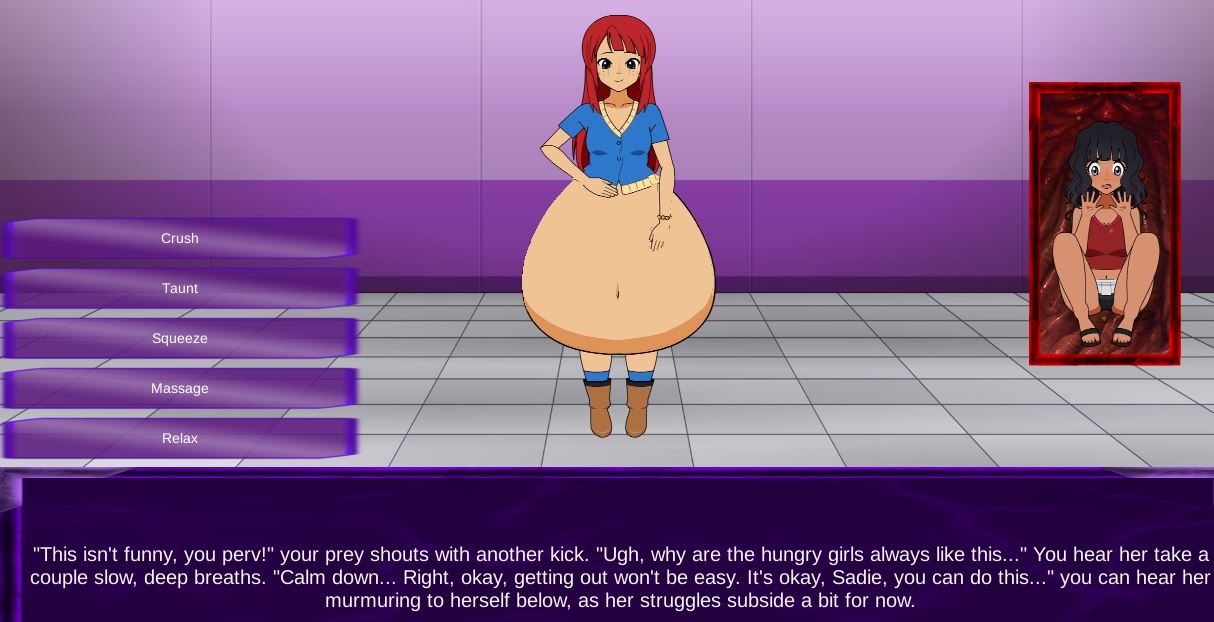Select the Taunt option
The height and width of the screenshot is (622, 1214).
[180, 288]
